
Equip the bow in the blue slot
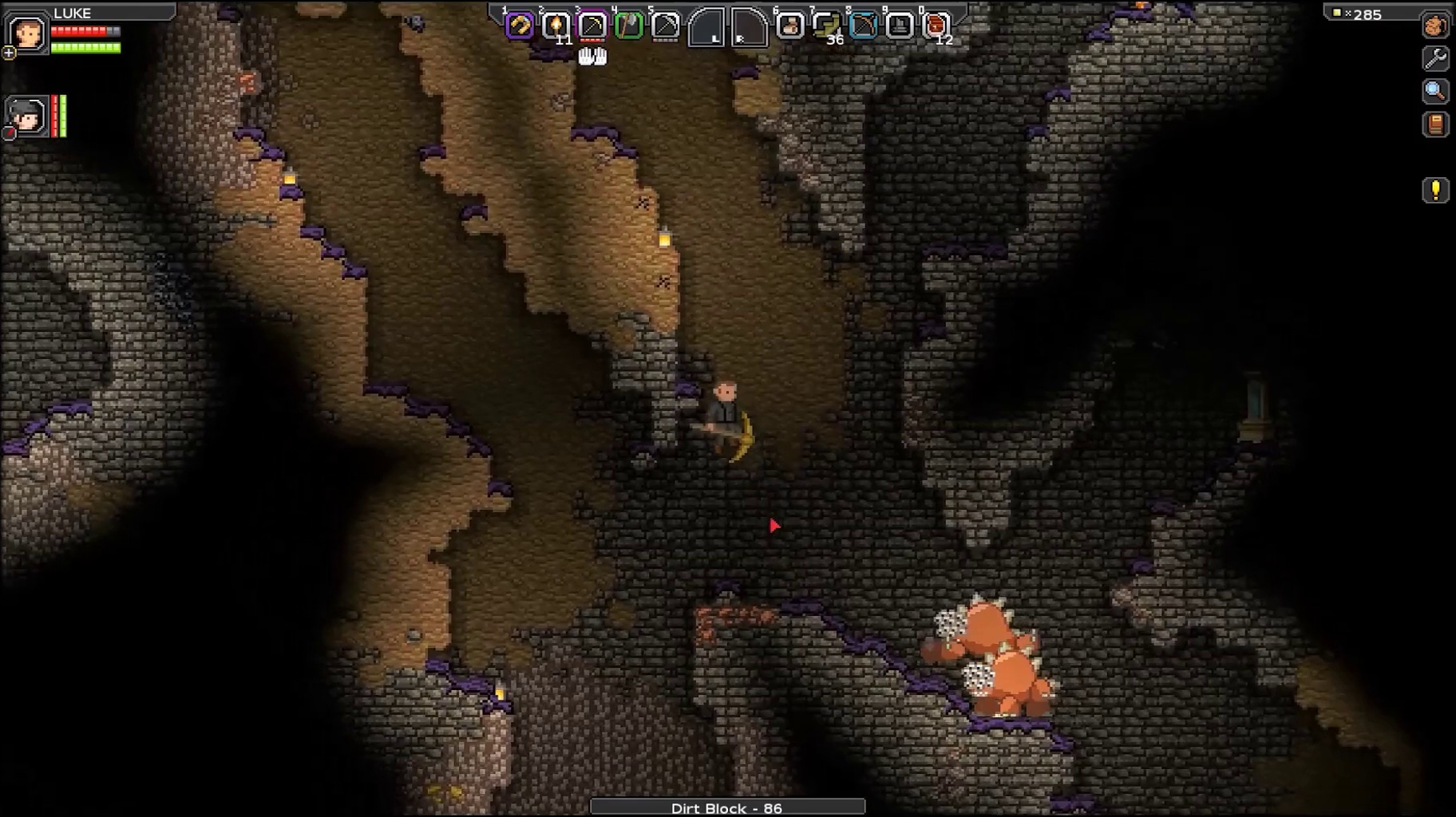click(863, 26)
